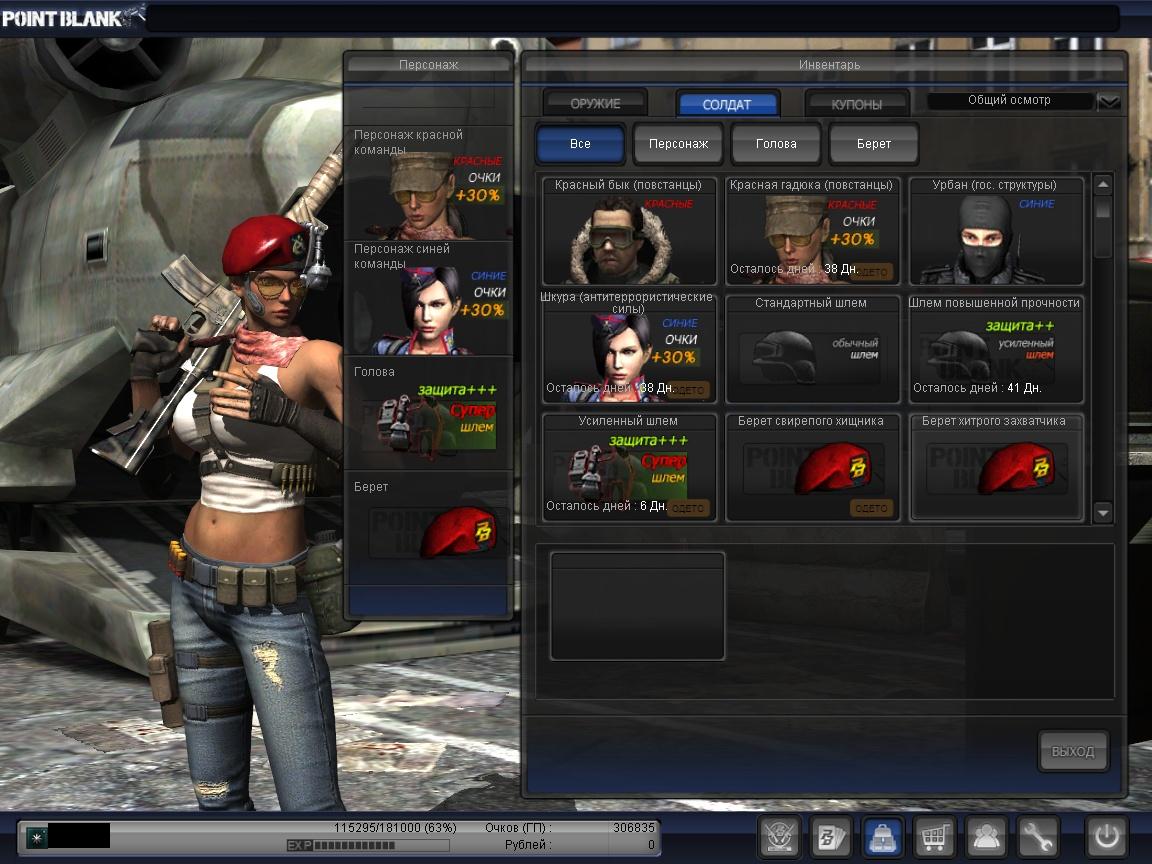Select the Урбан masked character item
This screenshot has width=1152, height=864.
pos(996,232)
